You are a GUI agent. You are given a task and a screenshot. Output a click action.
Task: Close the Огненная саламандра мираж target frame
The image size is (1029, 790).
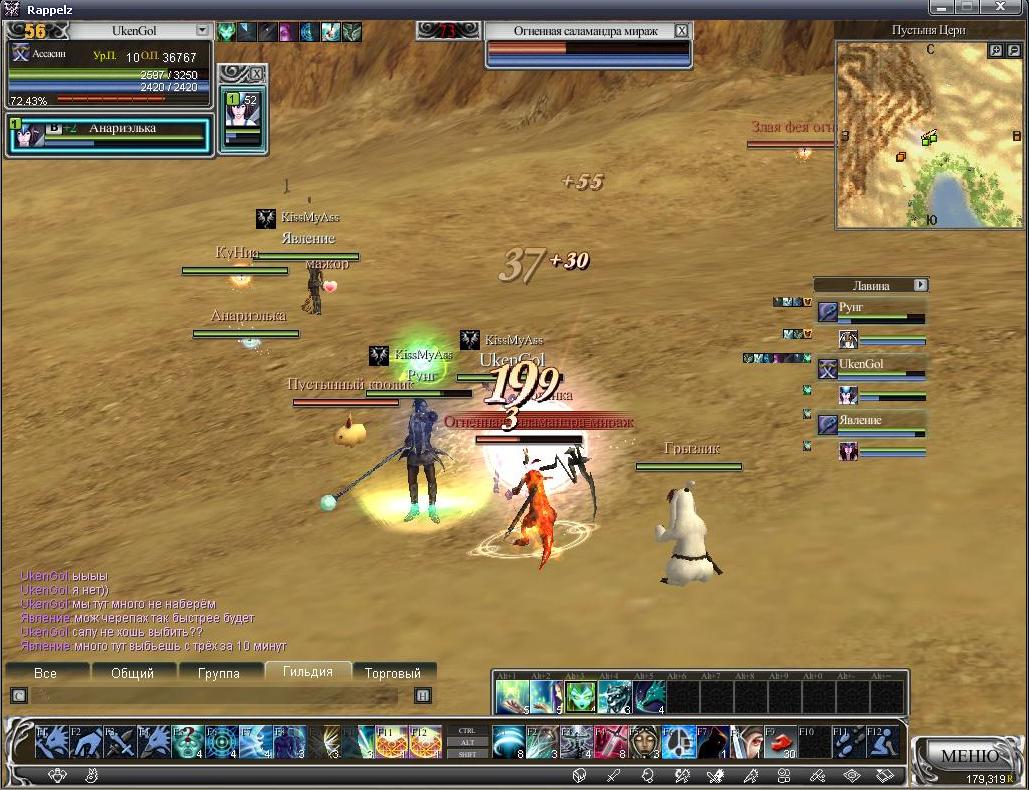point(682,31)
